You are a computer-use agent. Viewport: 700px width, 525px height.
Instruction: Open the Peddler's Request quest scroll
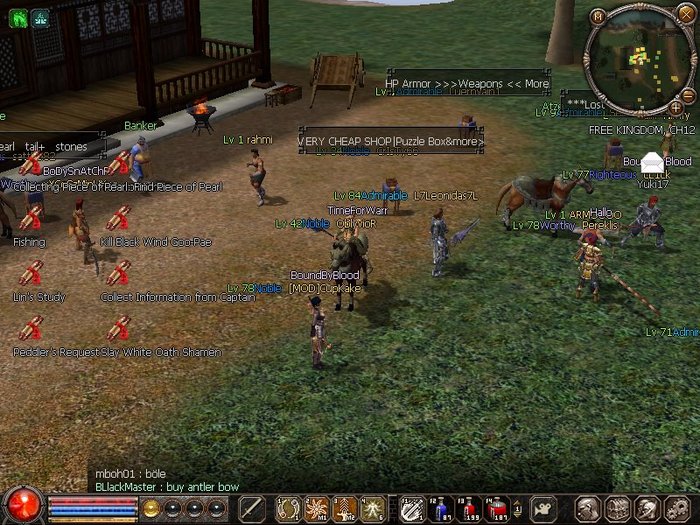pos(30,328)
